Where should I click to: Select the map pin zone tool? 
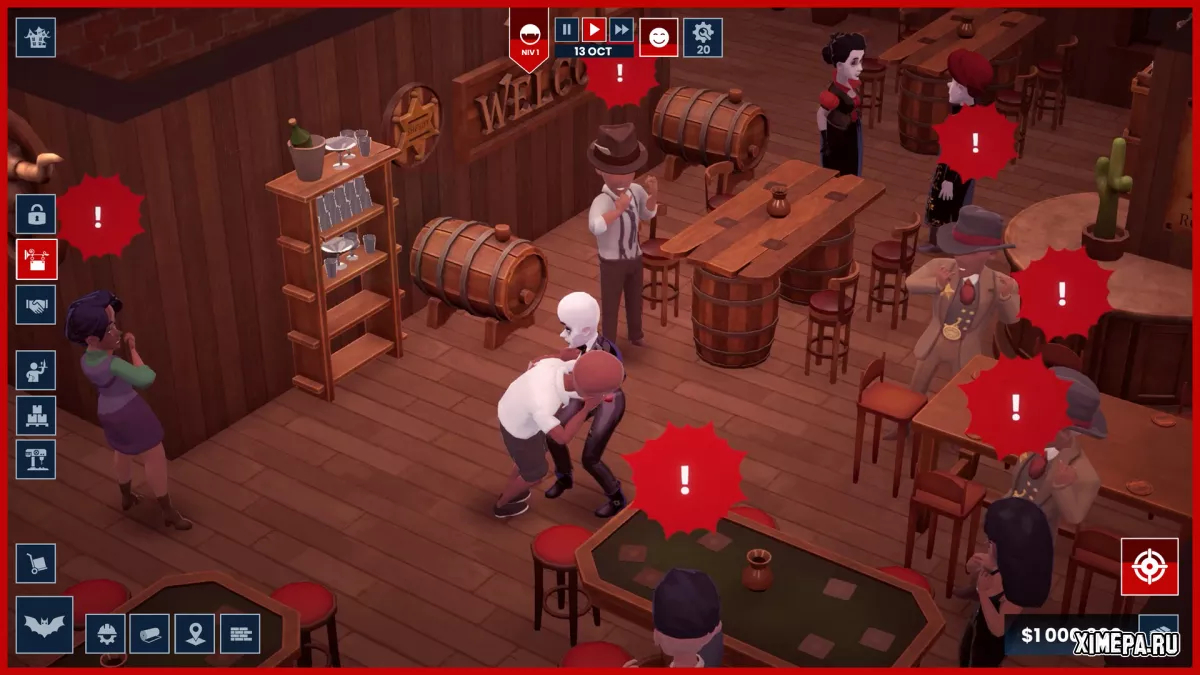195,633
